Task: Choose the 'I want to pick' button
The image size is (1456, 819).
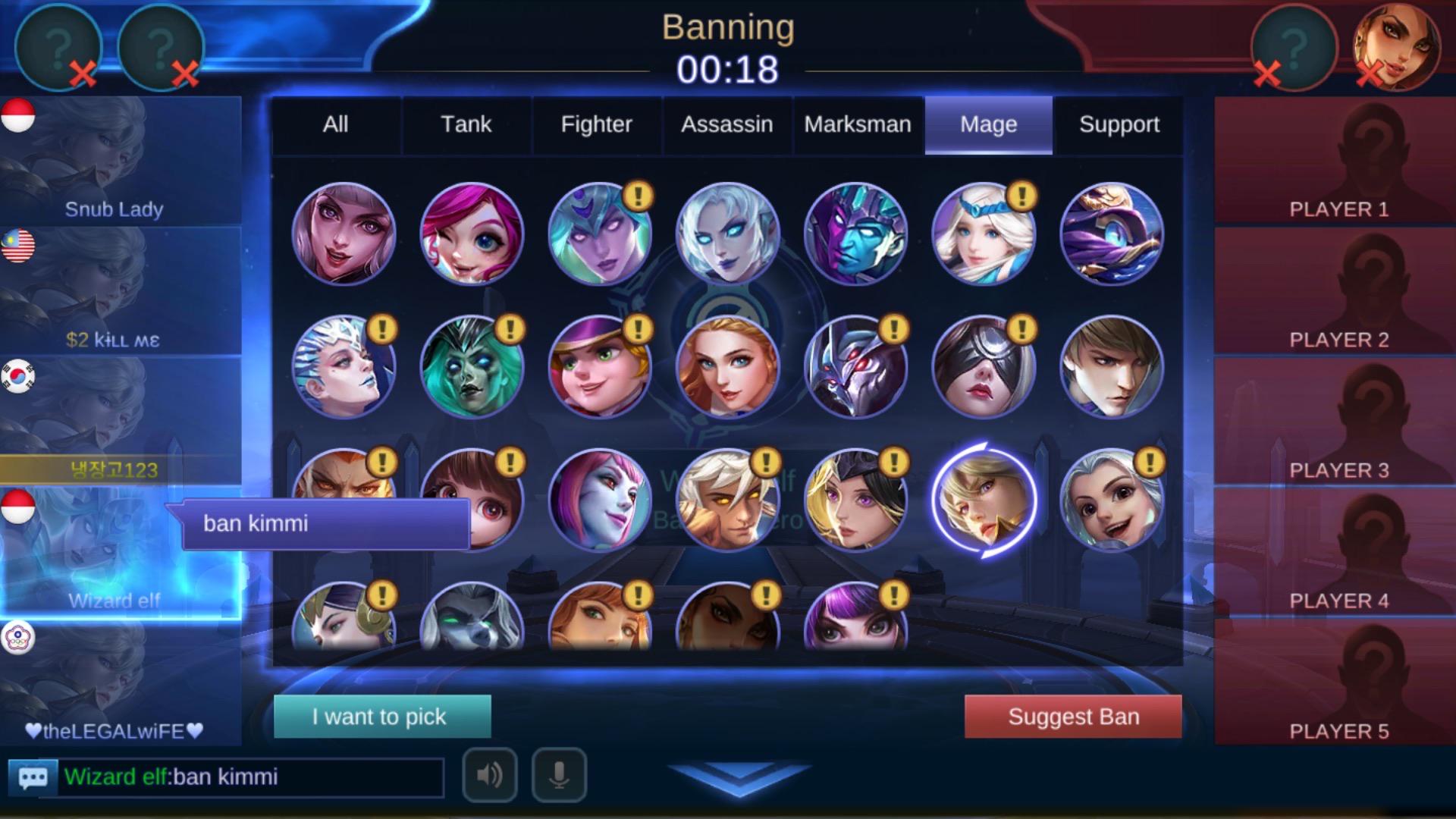Action: (x=382, y=717)
